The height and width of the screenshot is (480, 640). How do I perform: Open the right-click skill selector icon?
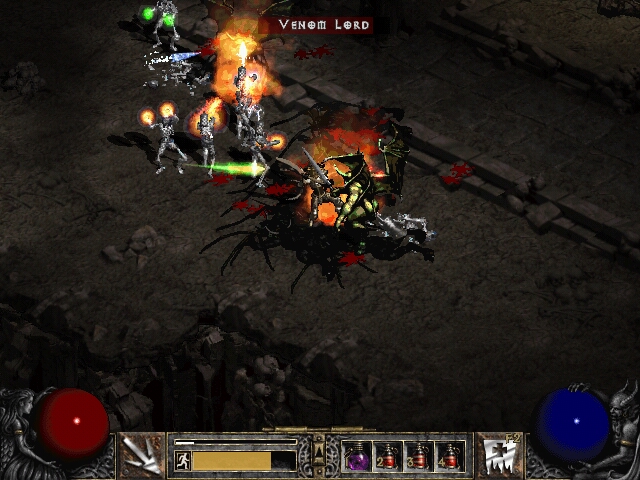point(498,454)
